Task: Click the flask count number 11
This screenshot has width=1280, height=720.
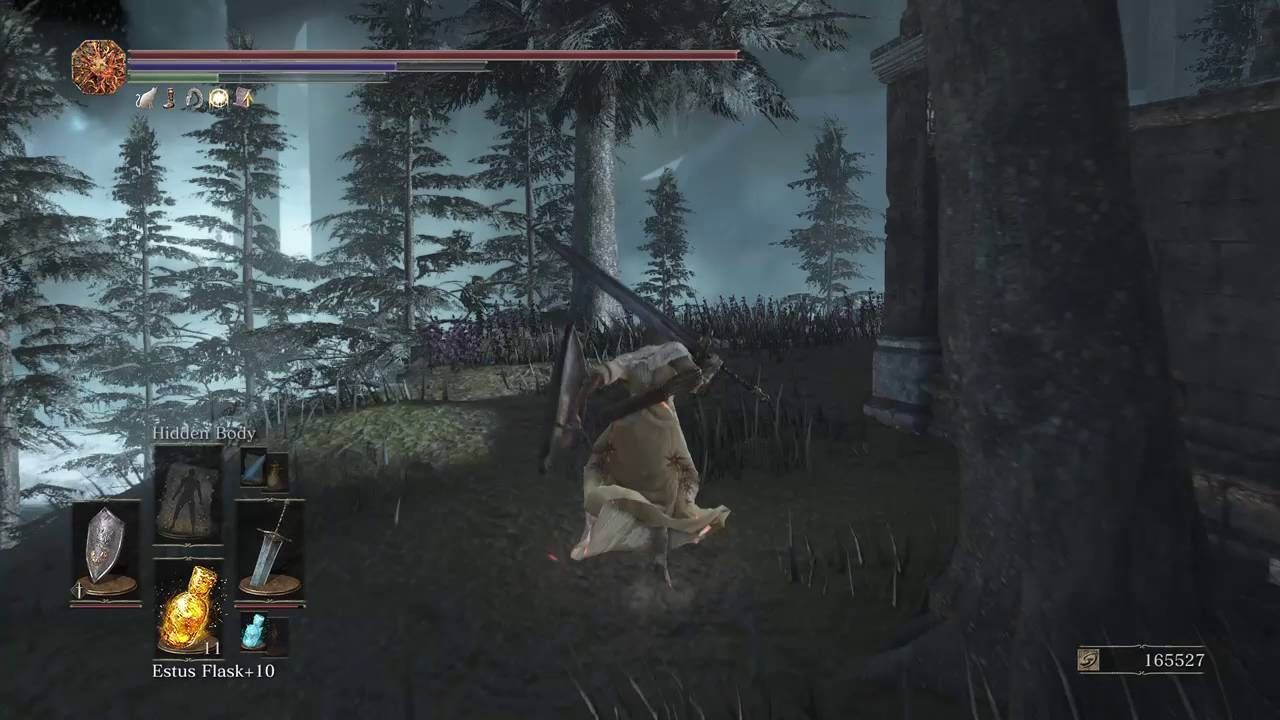Action: (x=214, y=649)
